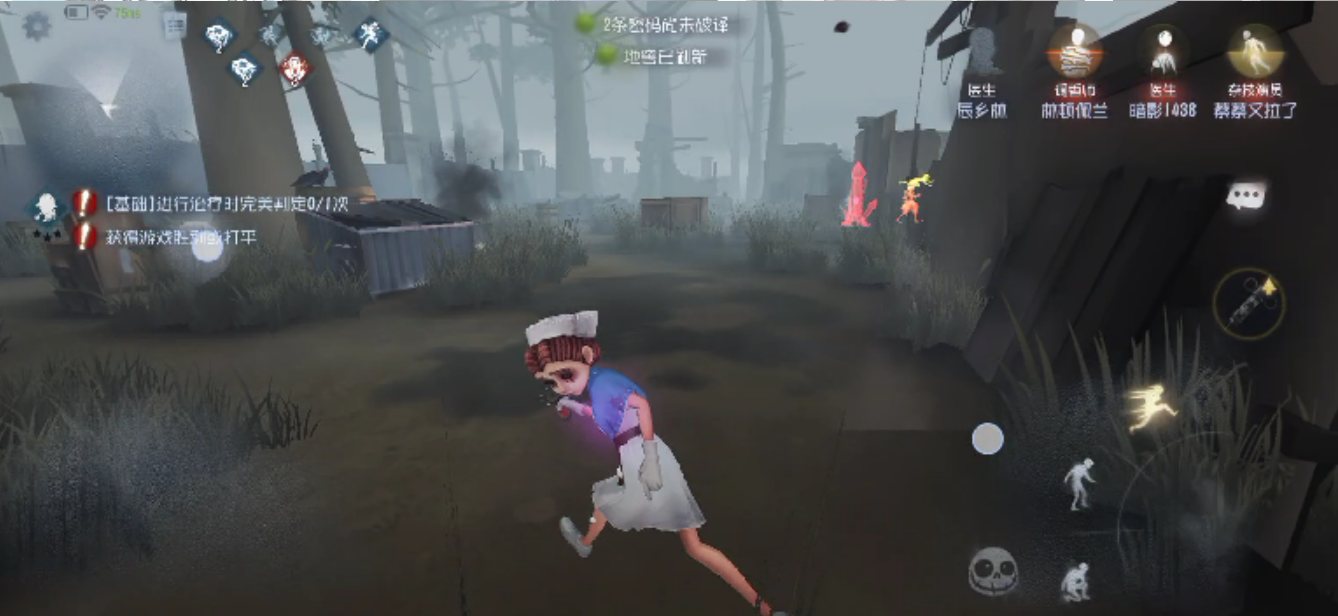
Task: Open the settings gear menu
Action: 37,25
